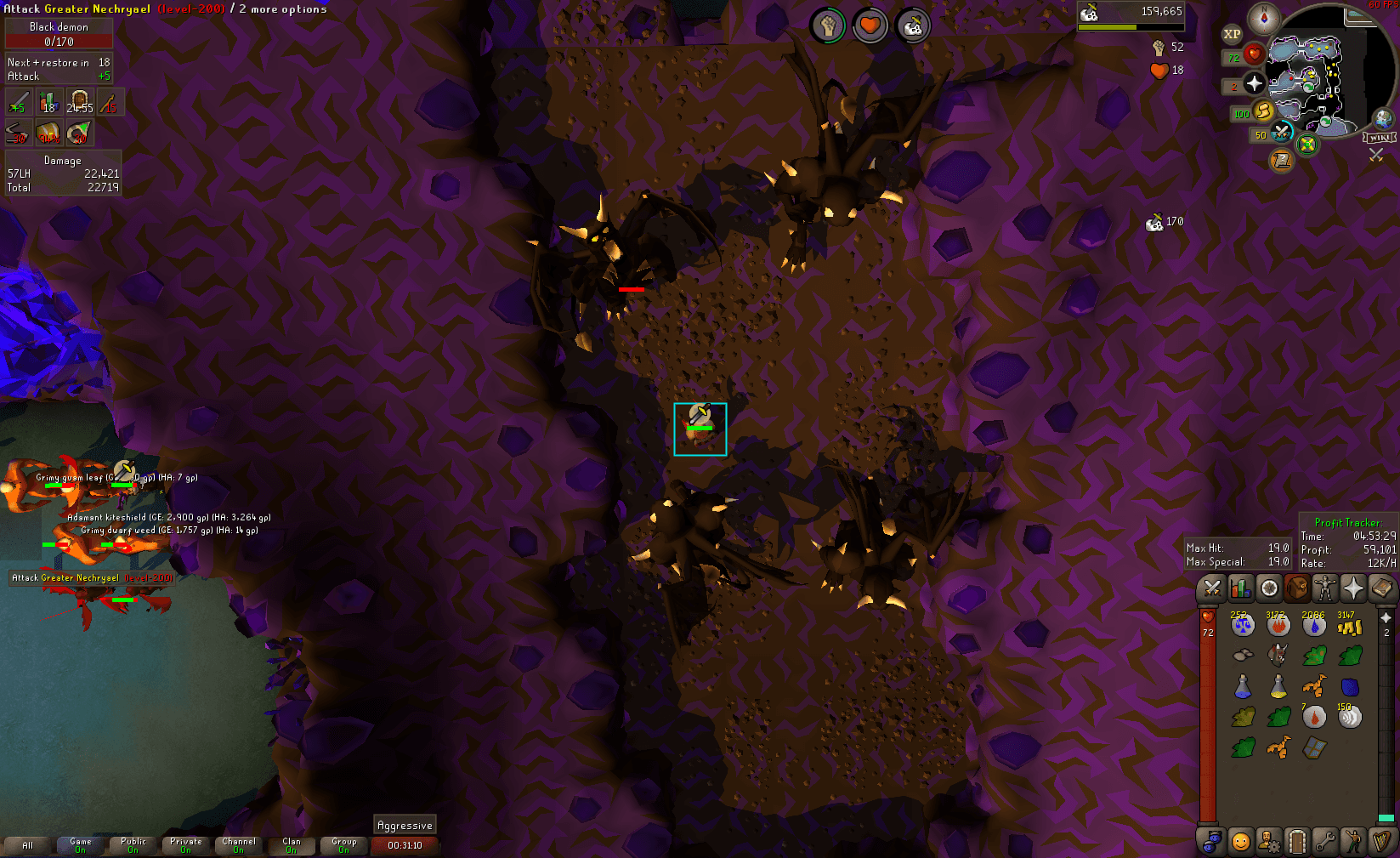The height and width of the screenshot is (858, 1400).
Task: Click the prayer potion in the inventory
Action: coord(1242,686)
